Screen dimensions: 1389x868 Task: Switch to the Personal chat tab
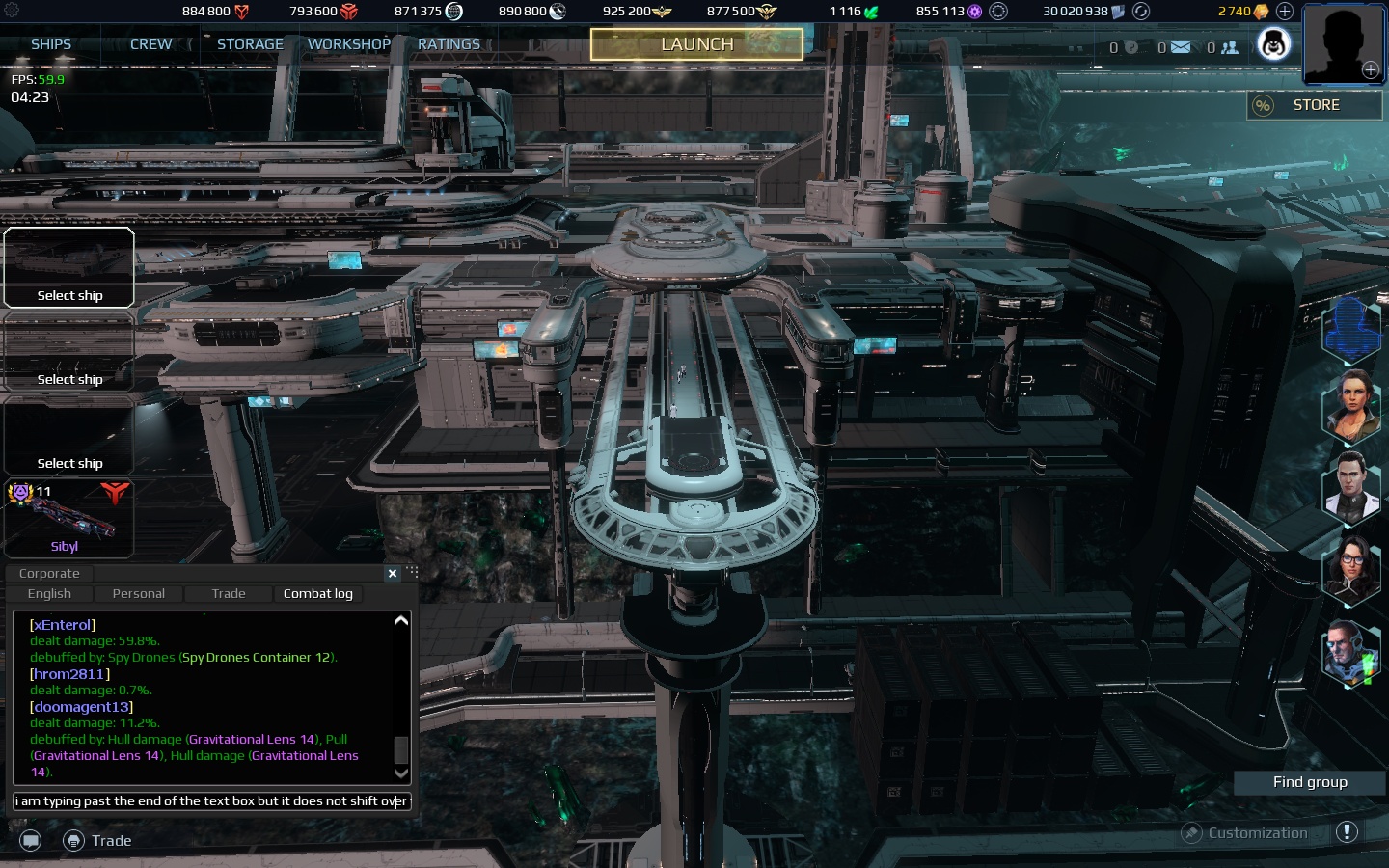point(138,594)
